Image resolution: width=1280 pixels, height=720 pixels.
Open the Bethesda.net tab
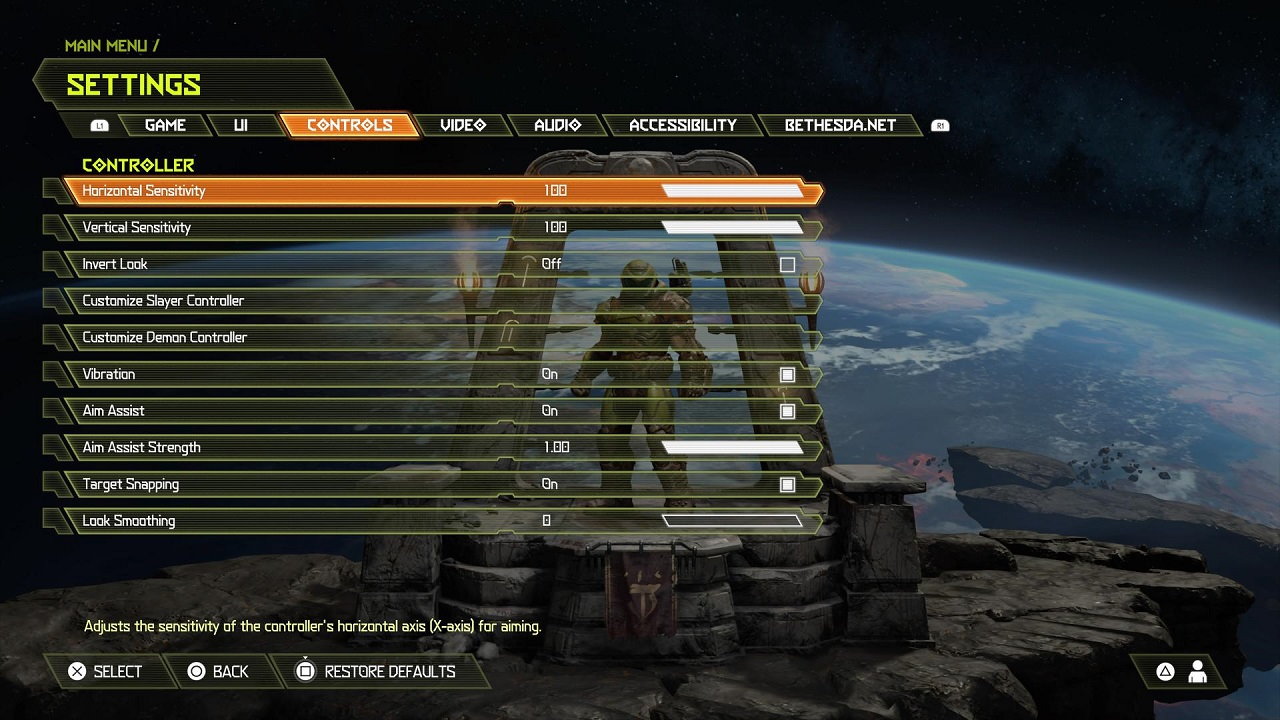(840, 125)
